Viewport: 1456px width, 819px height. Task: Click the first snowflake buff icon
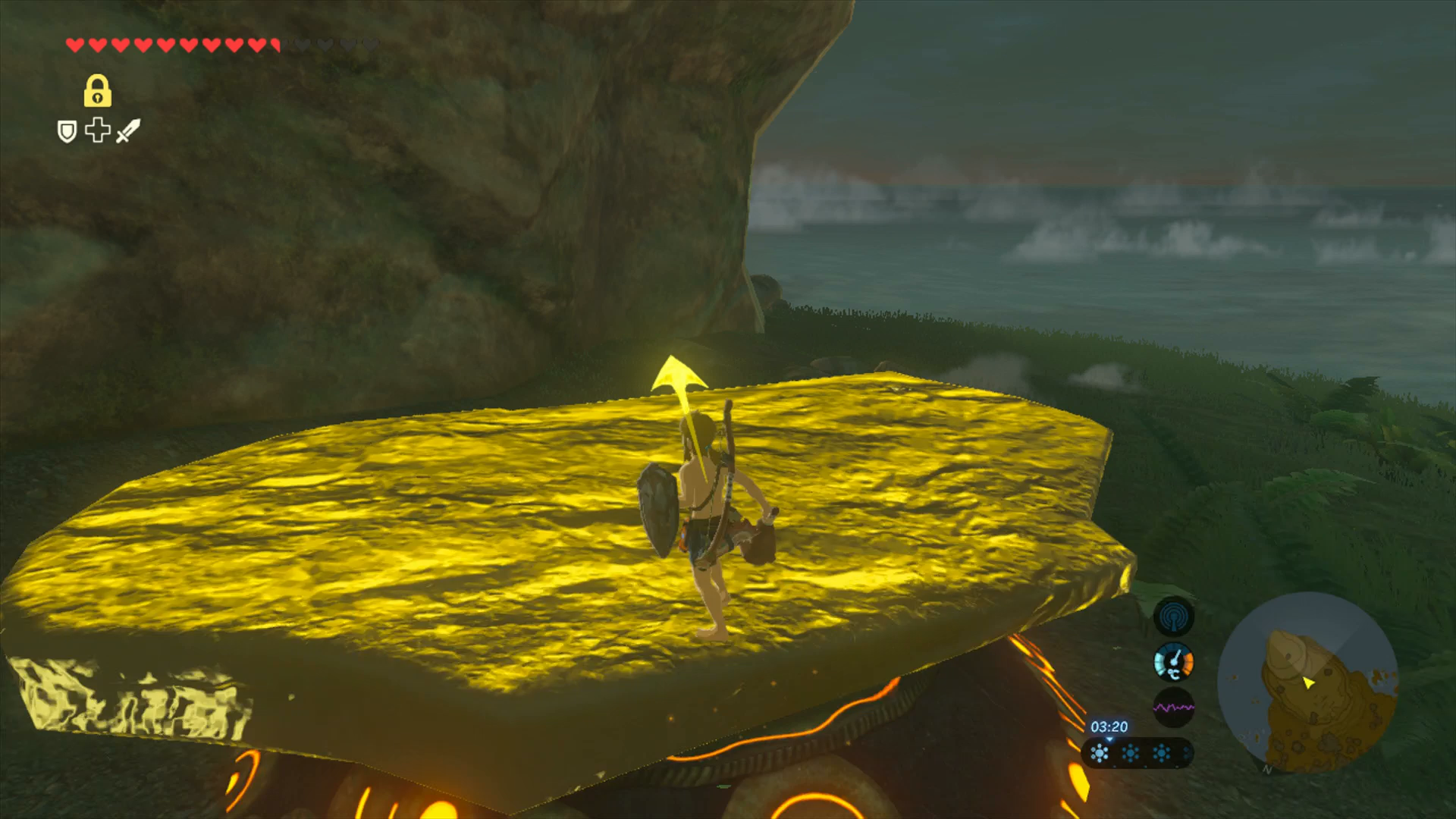1100,752
